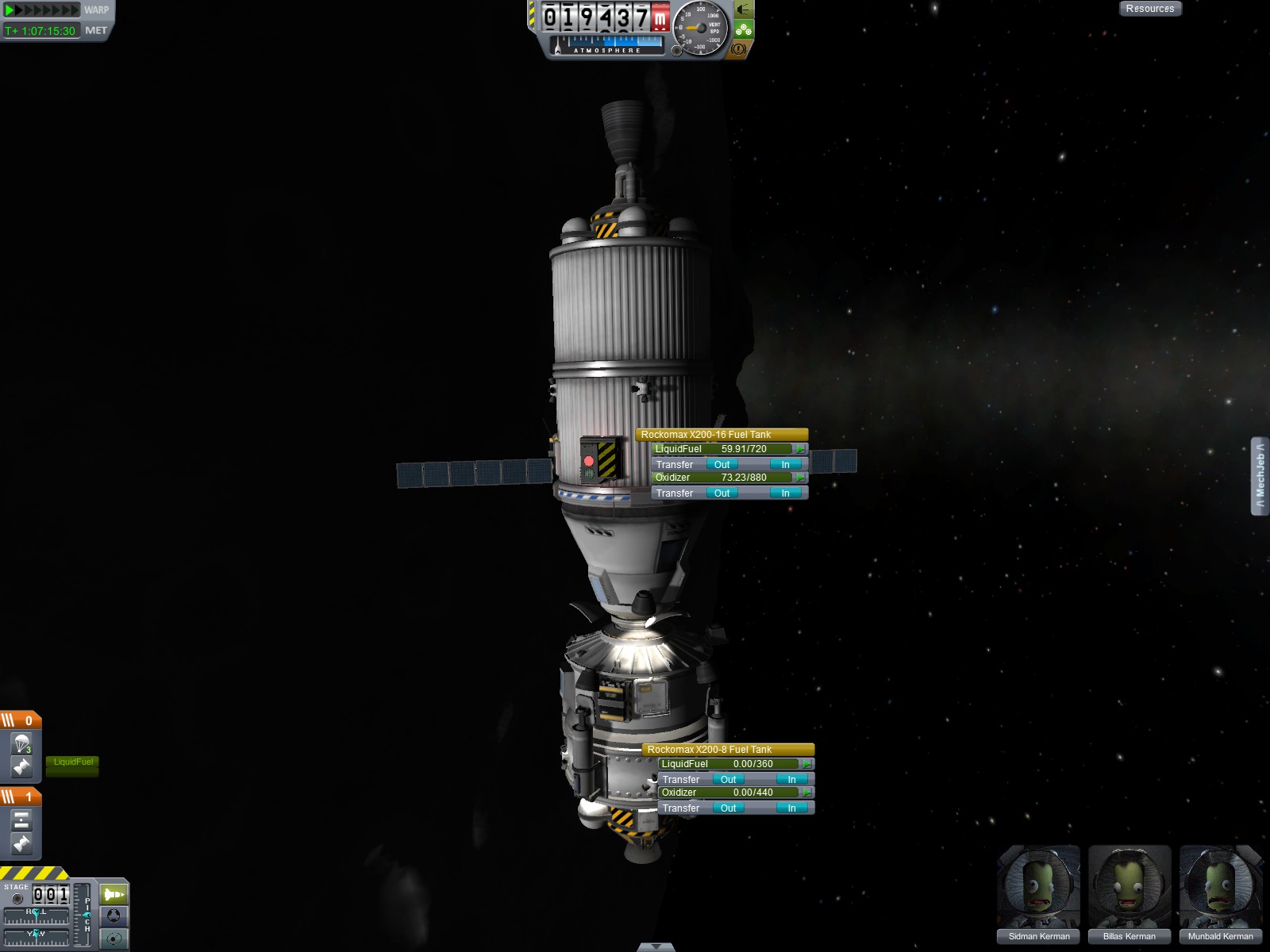Mute game audio with the speaker icon
Viewport: 1270px width, 952px height.
(742, 11)
